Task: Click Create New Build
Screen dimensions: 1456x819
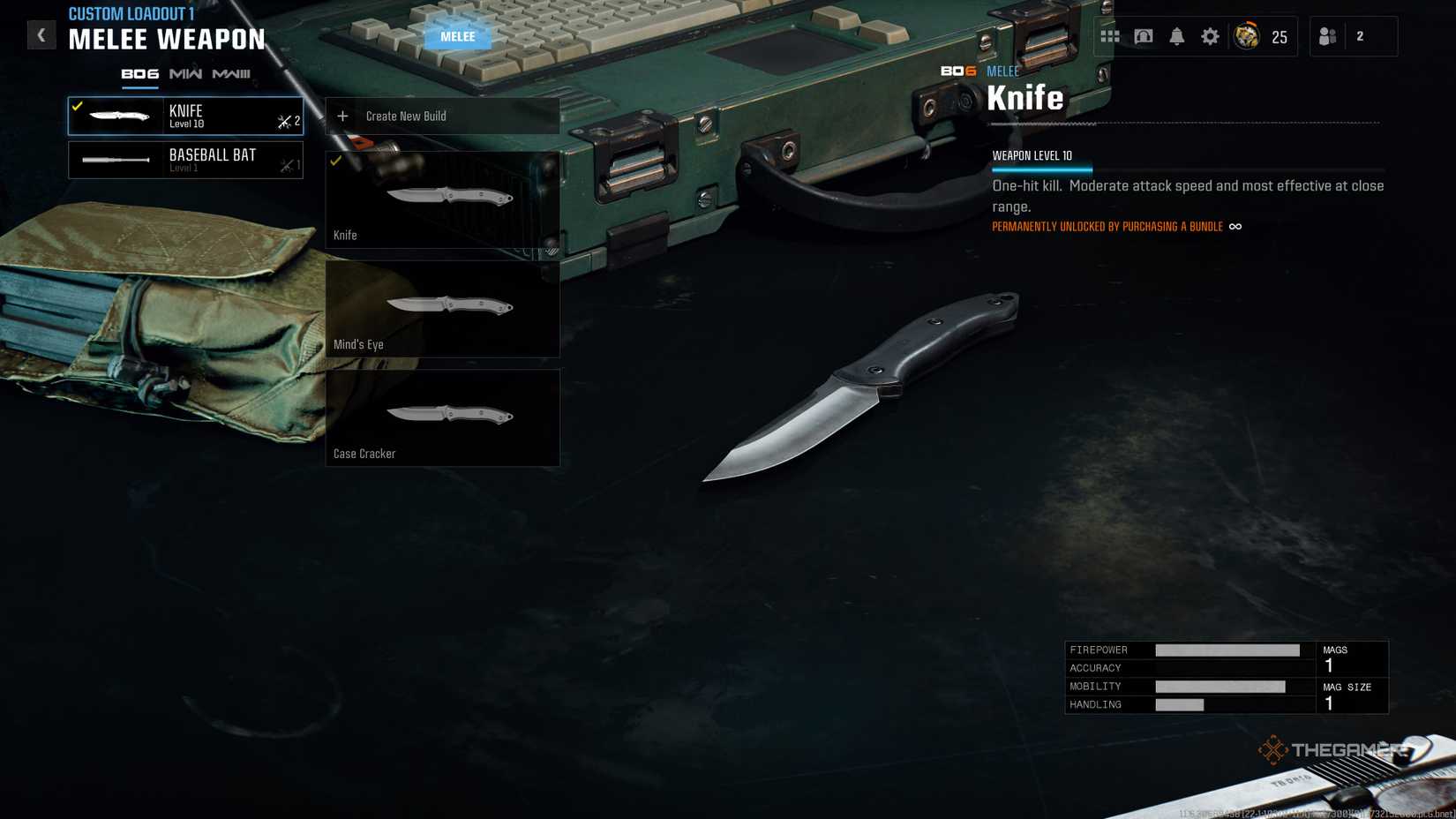Action: [406, 116]
